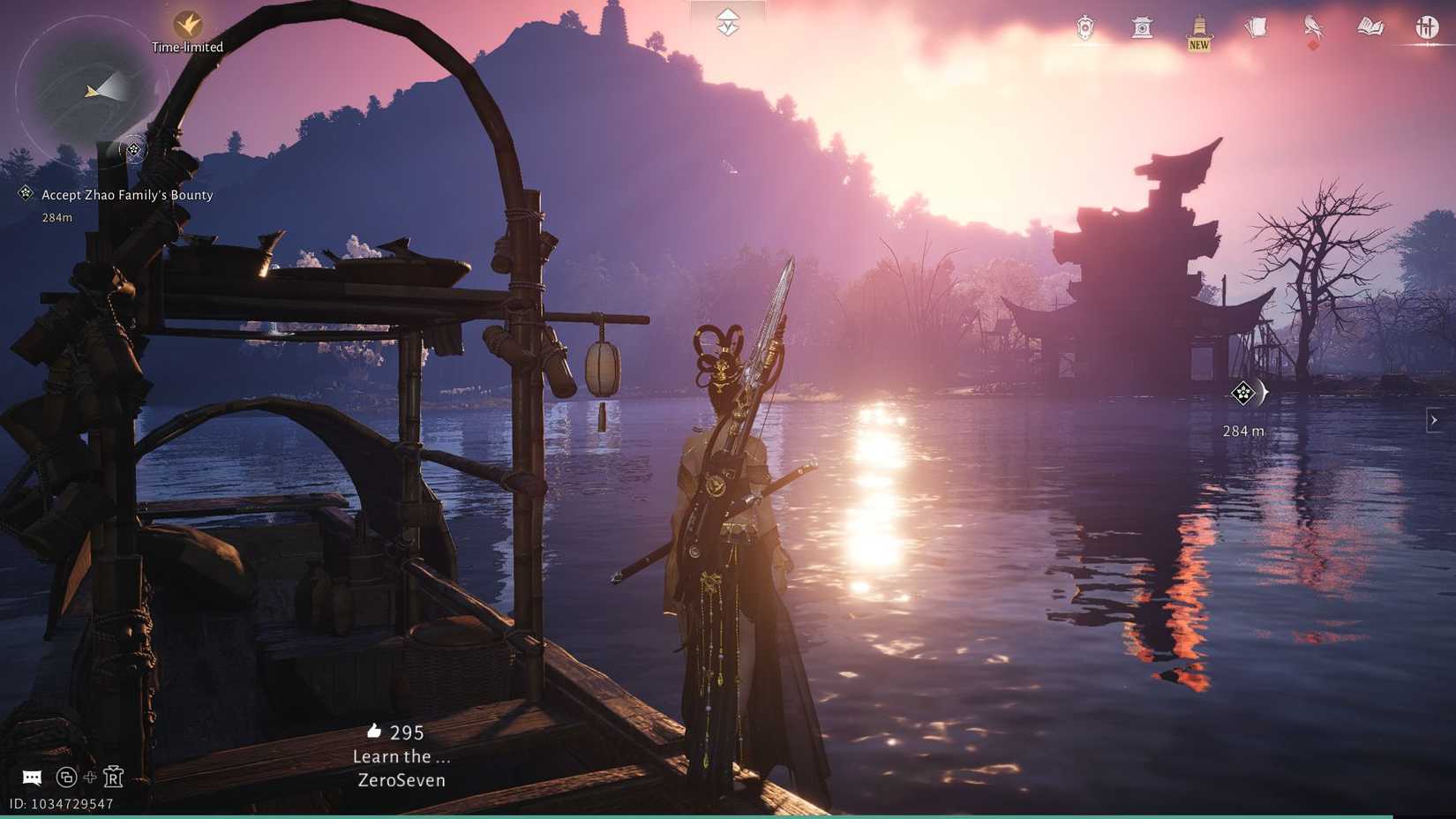1456x819 pixels.
Task: Open the temple shrine icon at top right
Action: coord(1144,28)
